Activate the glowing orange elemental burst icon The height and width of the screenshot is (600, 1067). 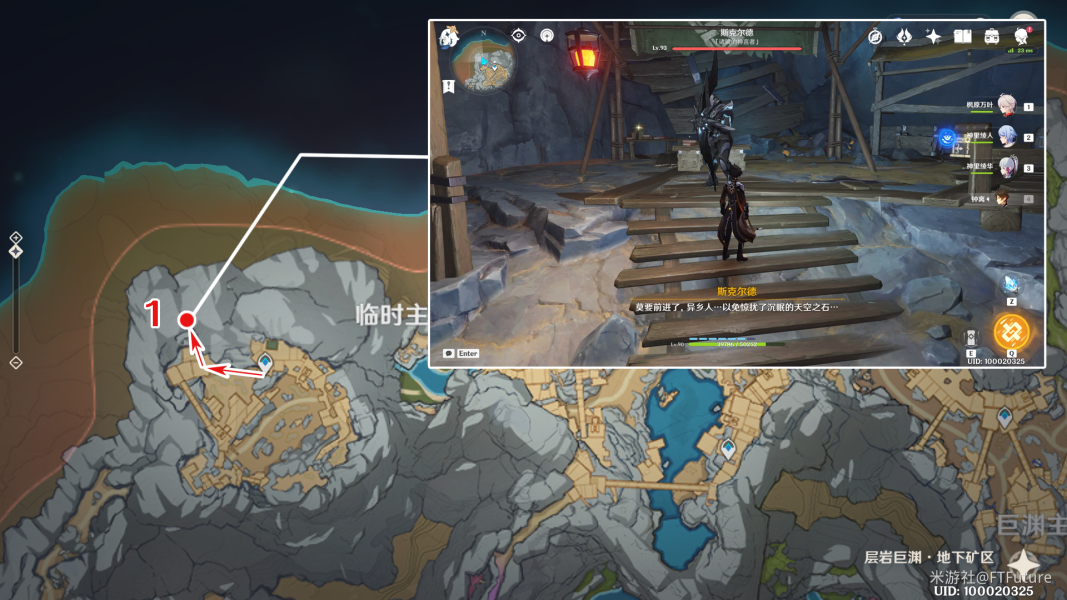click(1011, 332)
